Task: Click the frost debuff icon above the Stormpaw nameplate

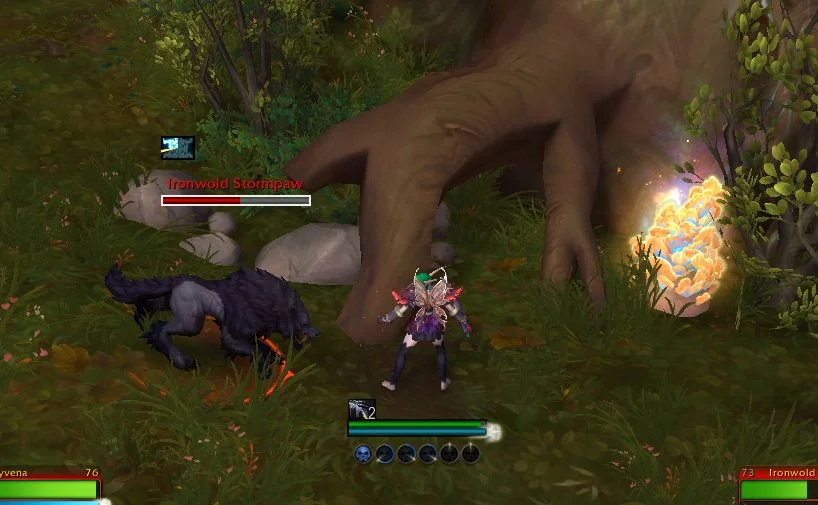Action: pyautogui.click(x=178, y=148)
